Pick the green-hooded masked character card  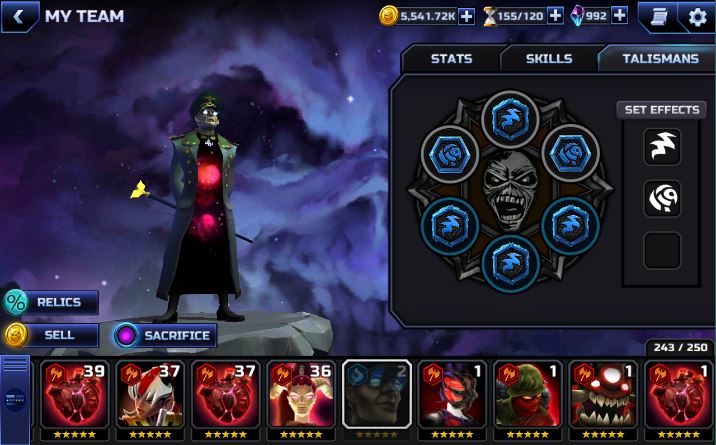[x=527, y=400]
